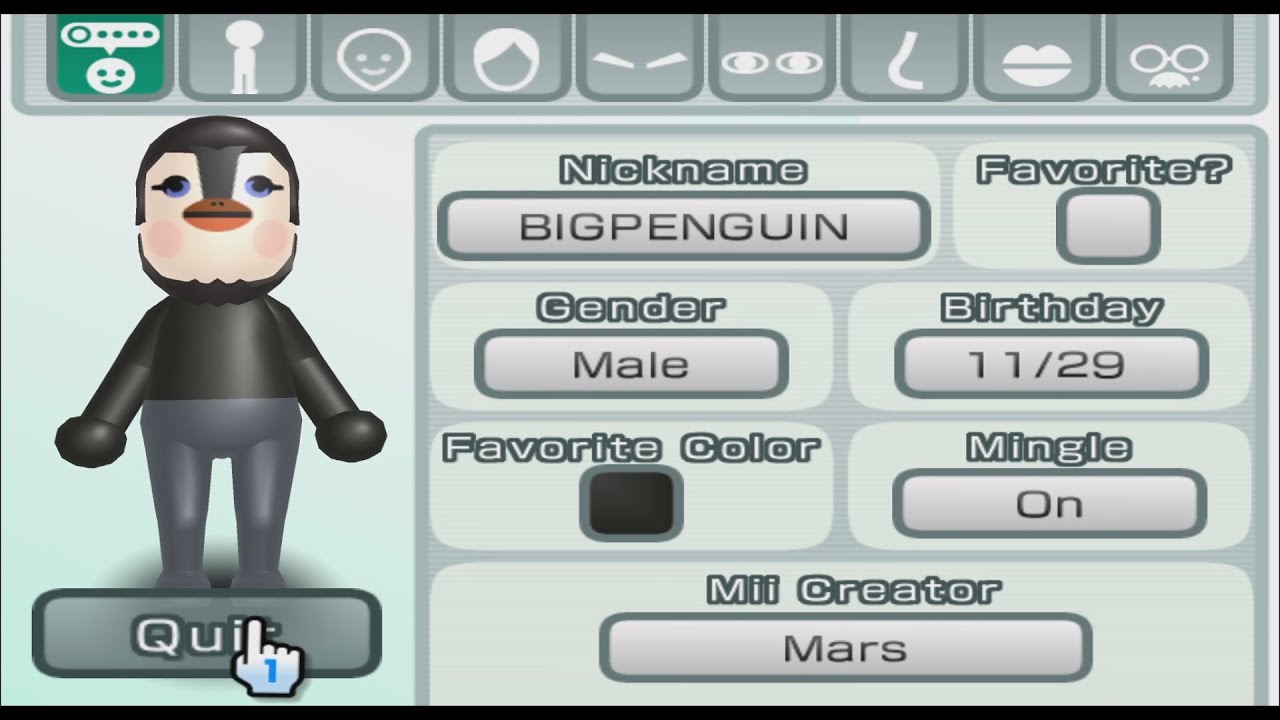Select the nose editor icon

point(905,55)
